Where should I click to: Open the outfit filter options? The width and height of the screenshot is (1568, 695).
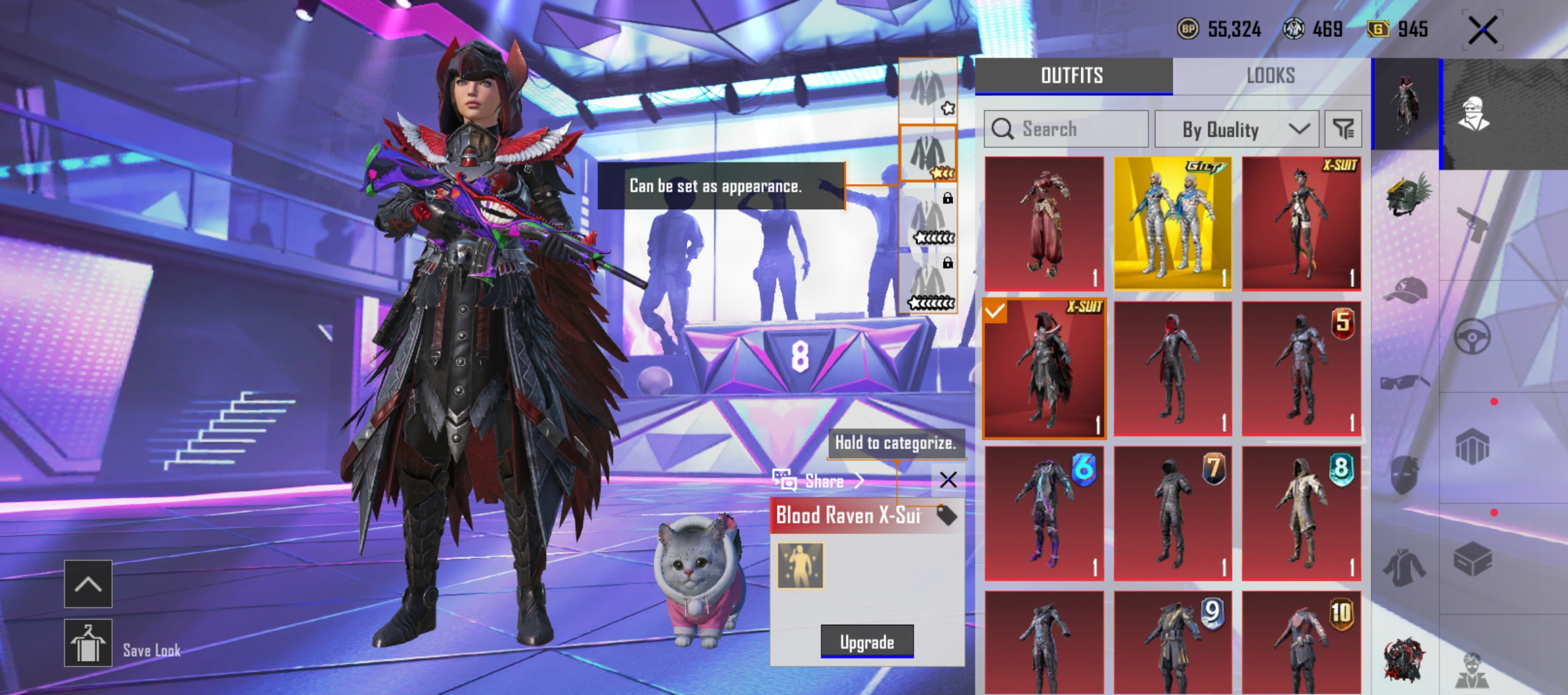pos(1343,129)
